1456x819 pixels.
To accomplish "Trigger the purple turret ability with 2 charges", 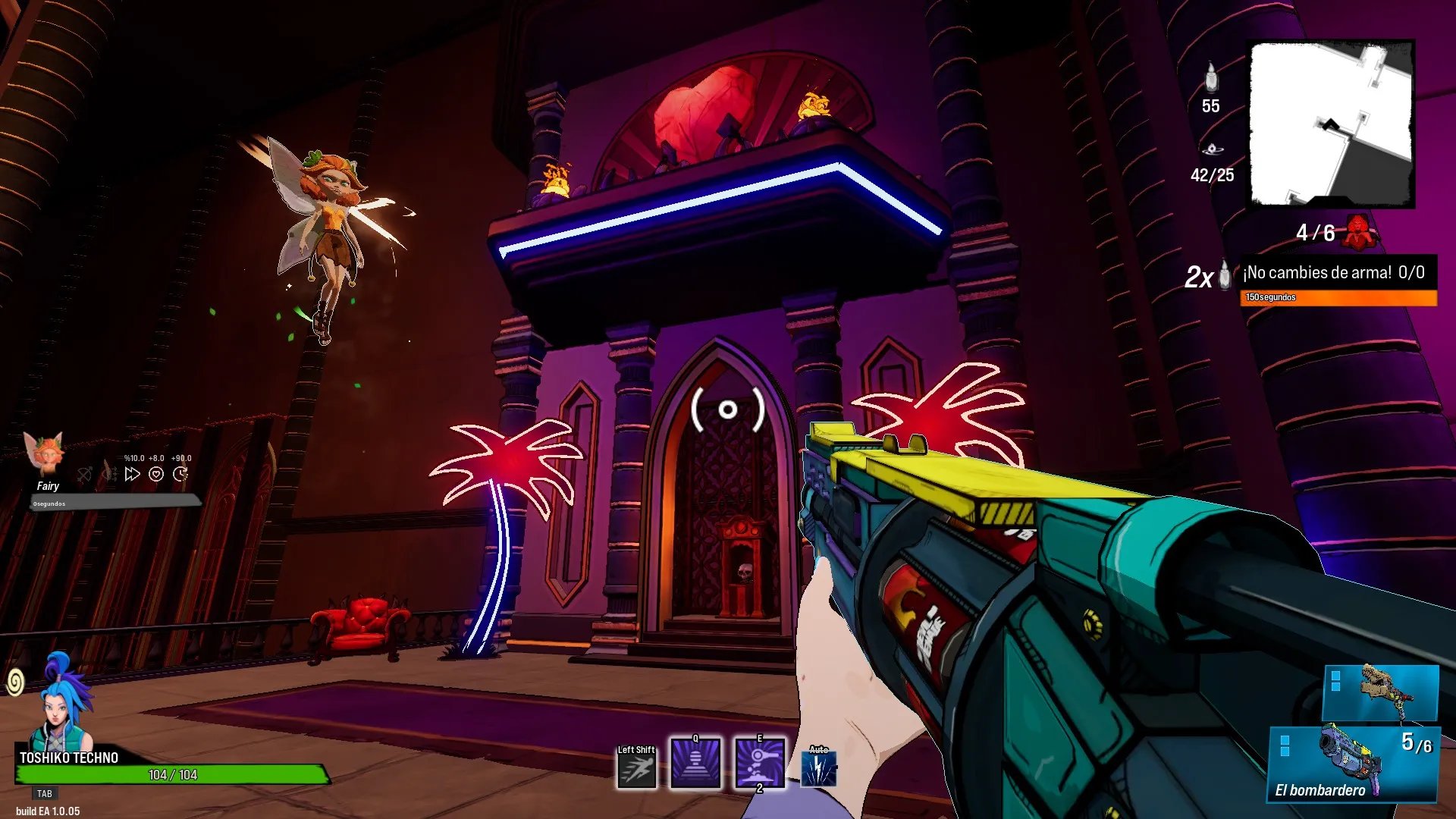I will click(x=760, y=763).
